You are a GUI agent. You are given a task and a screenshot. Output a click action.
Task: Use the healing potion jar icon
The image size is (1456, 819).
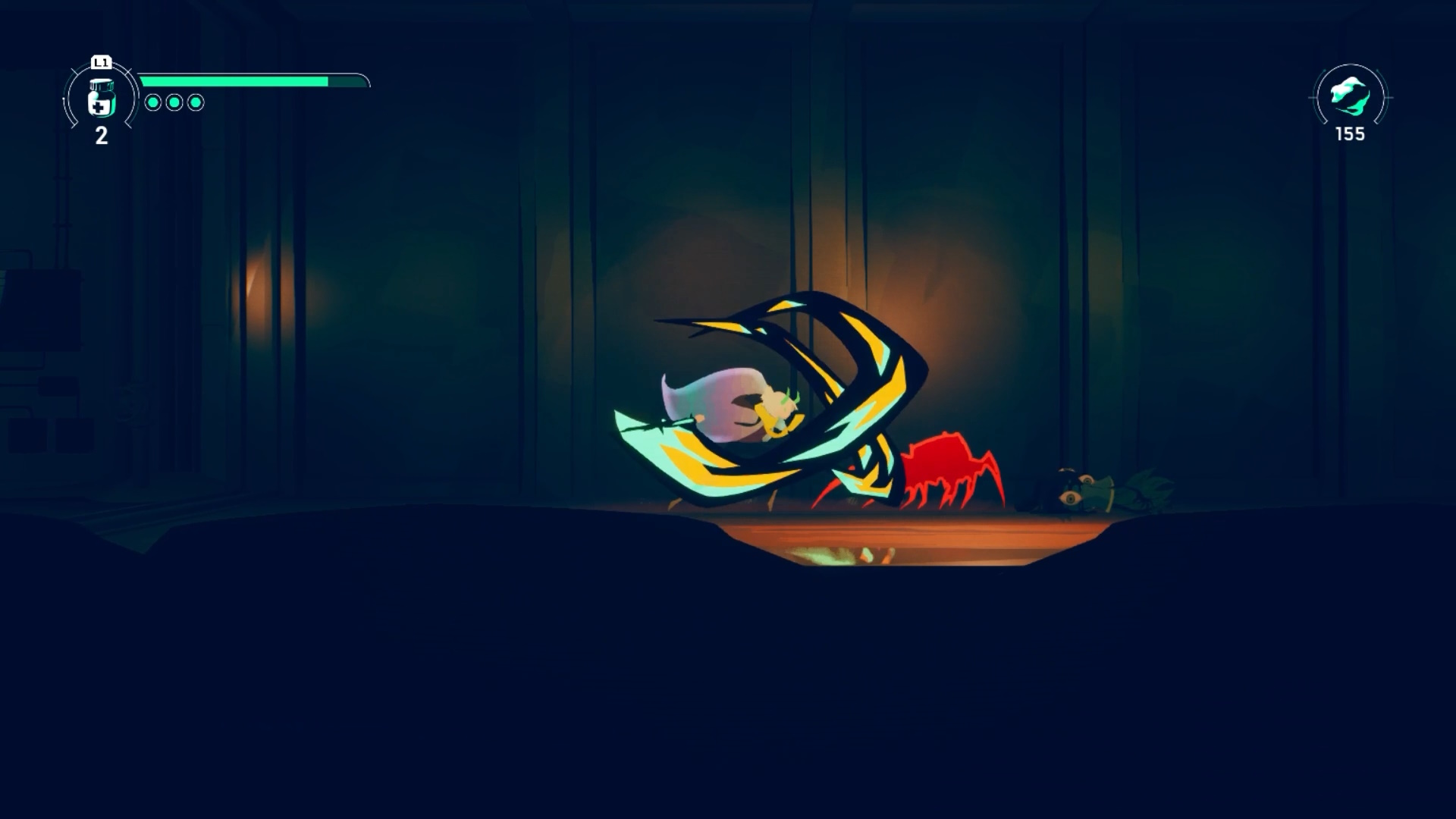pos(101,99)
